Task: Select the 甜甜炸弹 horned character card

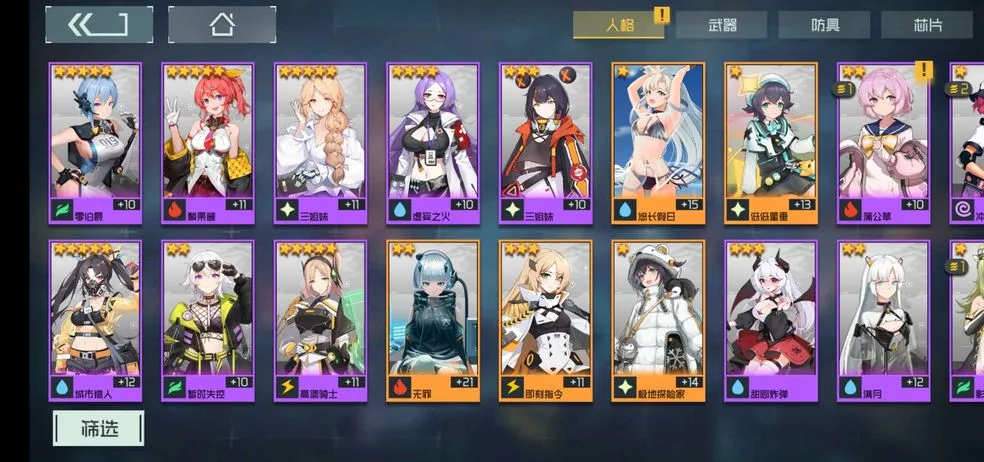Action: coord(771,320)
